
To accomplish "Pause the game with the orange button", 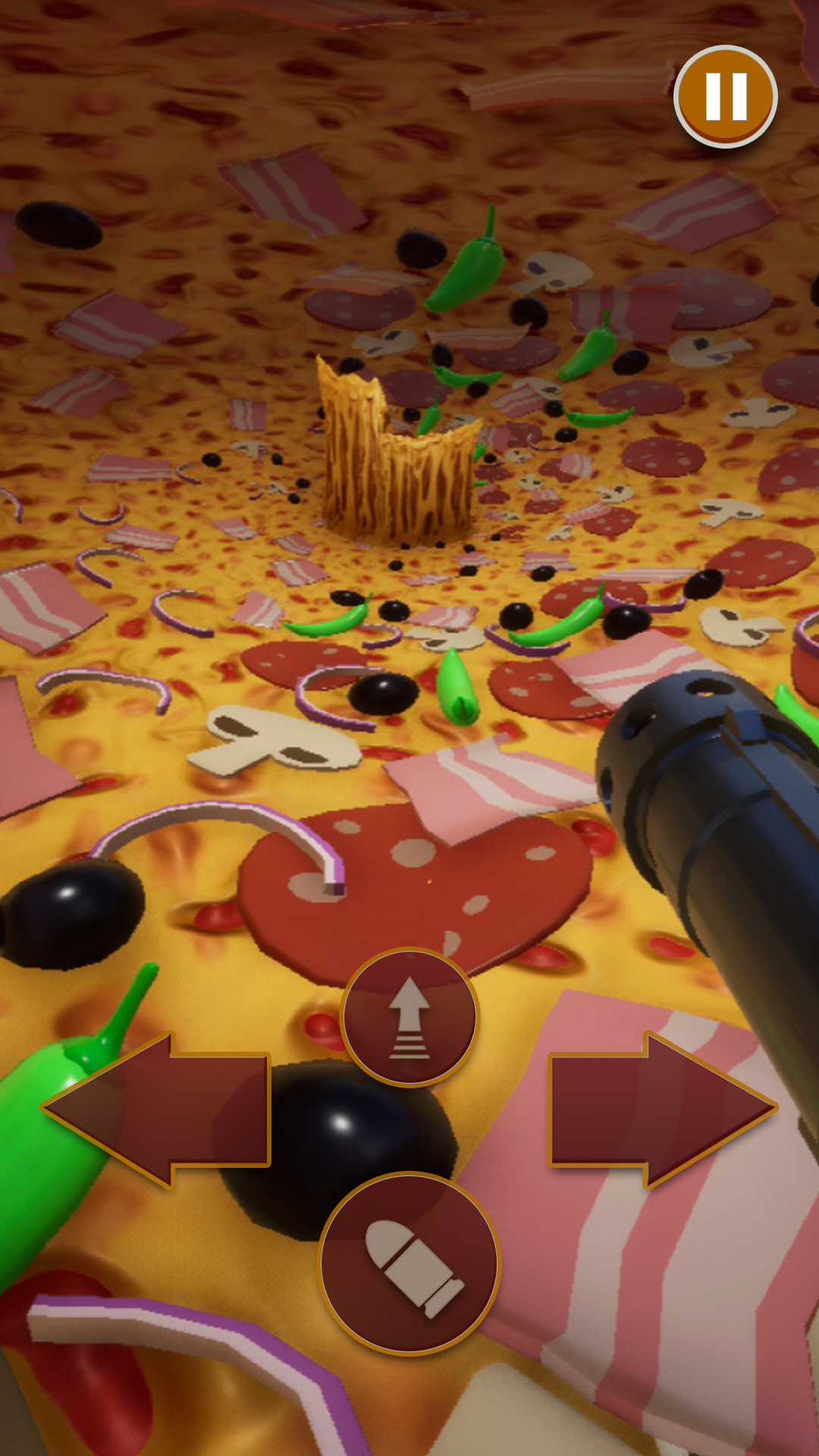I will [726, 96].
